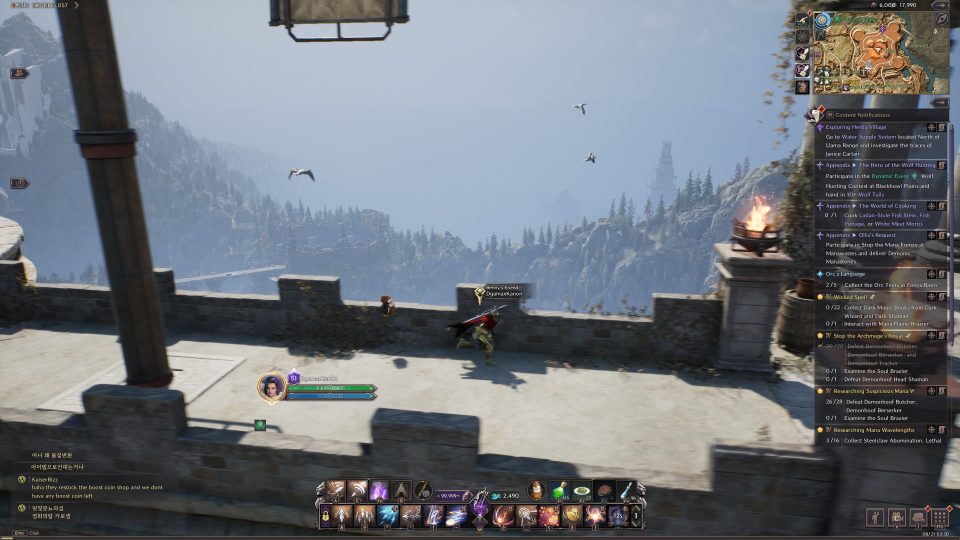
Task: Open the Wicked Spell quest entry
Action: [850, 297]
